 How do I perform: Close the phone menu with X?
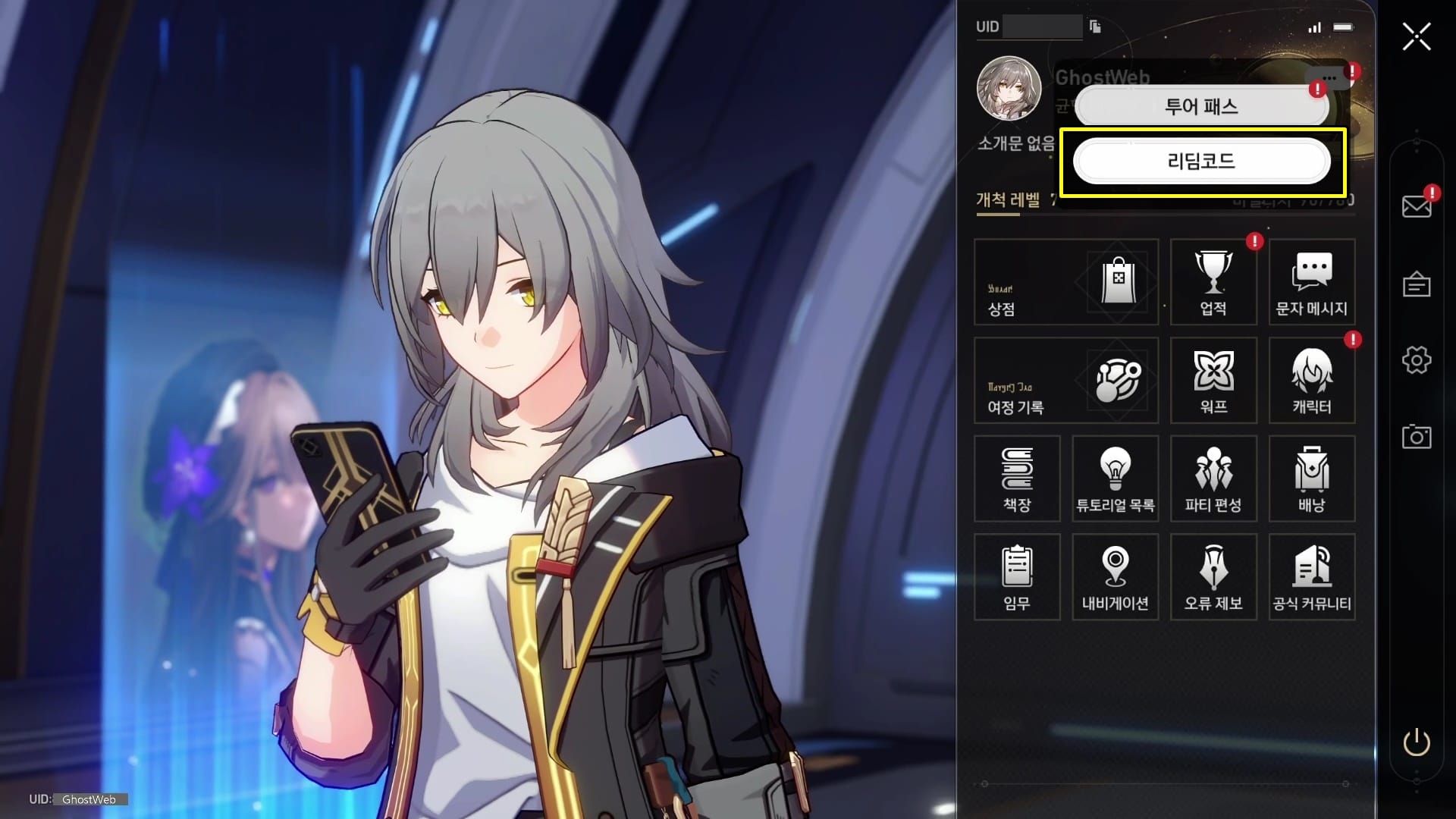1416,36
